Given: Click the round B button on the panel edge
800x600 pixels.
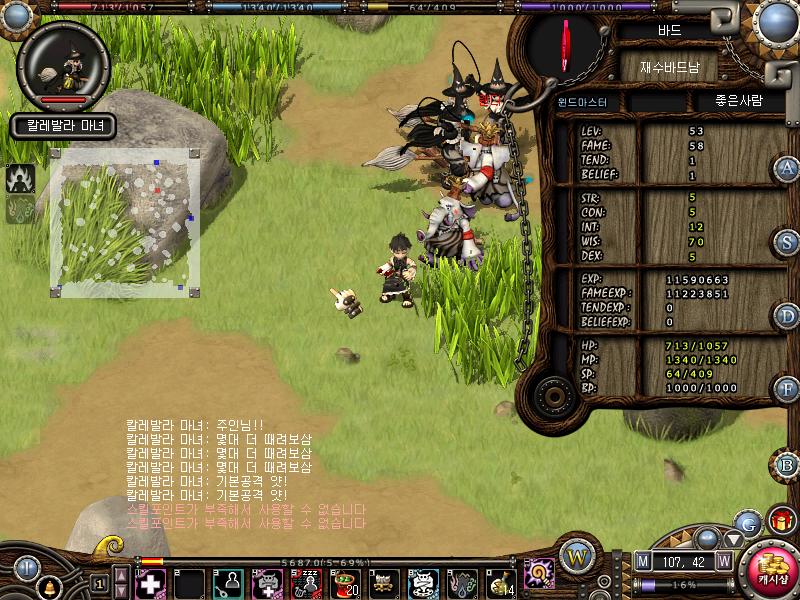Looking at the screenshot, I should pyautogui.click(x=787, y=464).
